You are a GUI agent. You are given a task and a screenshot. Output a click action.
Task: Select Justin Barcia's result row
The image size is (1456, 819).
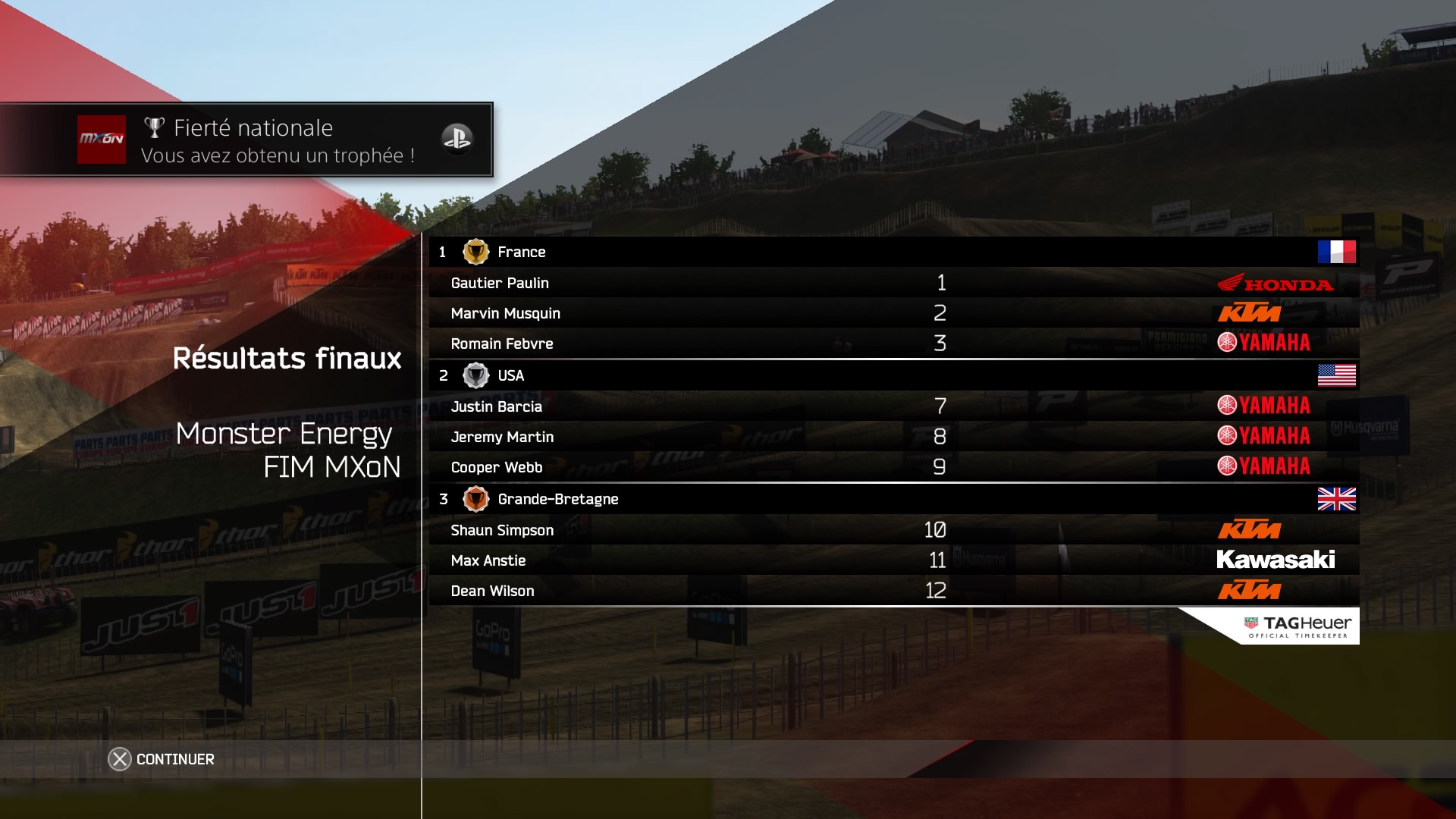tap(893, 406)
